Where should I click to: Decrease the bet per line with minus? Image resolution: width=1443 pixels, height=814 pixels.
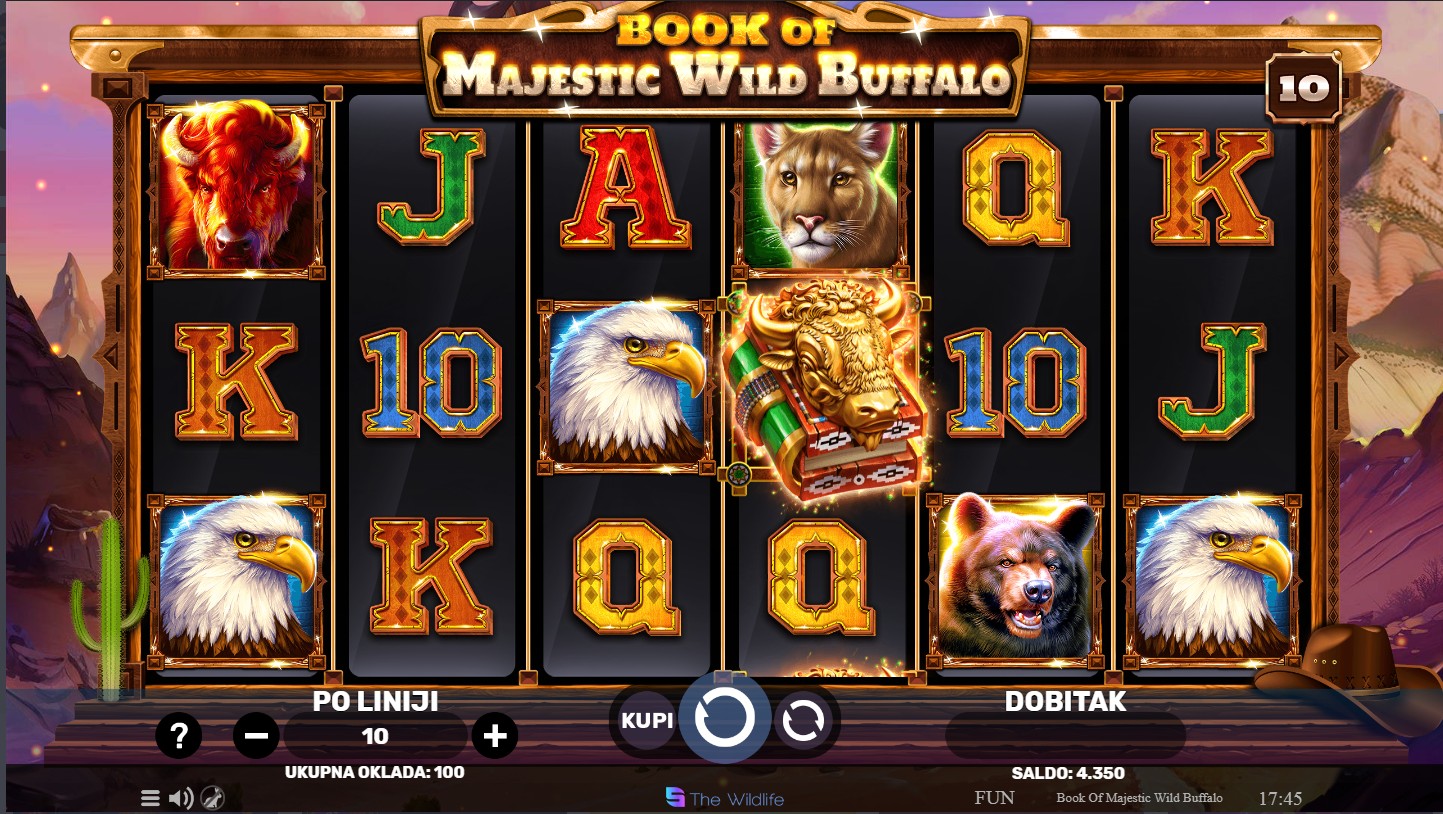point(256,737)
